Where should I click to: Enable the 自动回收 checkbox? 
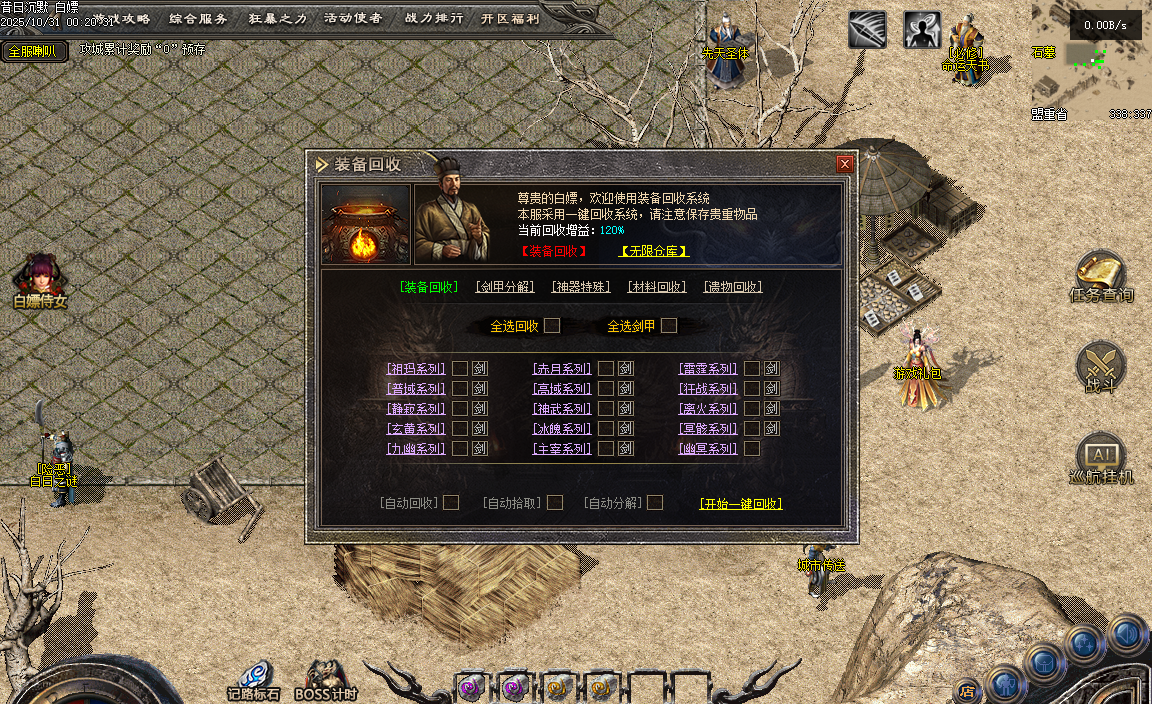(451, 503)
